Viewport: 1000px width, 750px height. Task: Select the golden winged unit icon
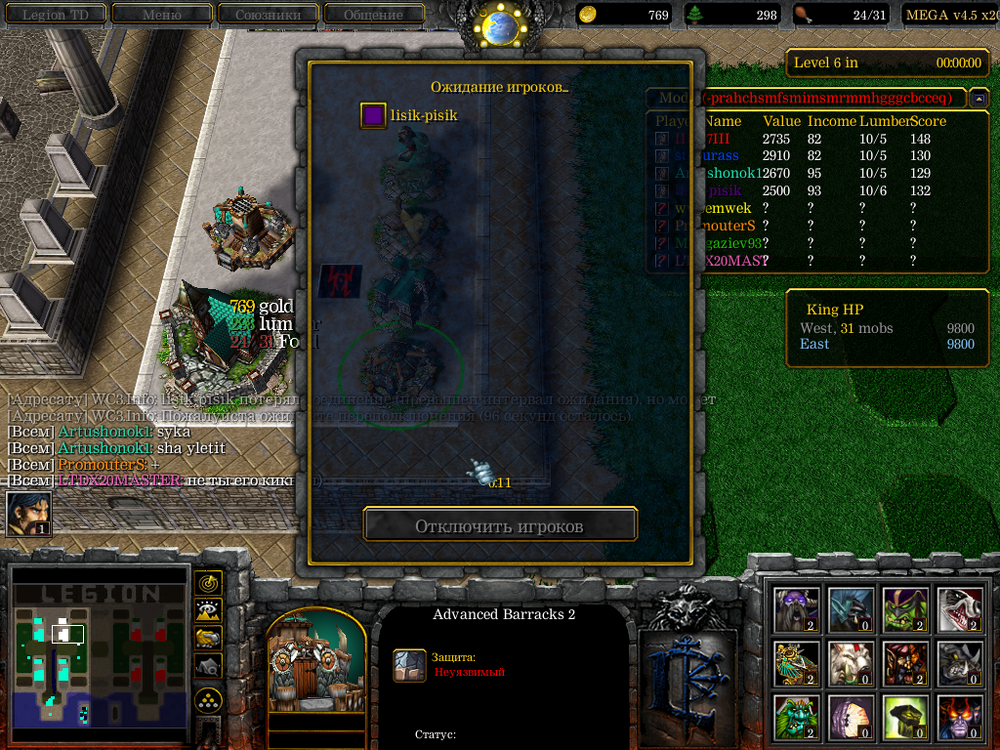tap(796, 663)
